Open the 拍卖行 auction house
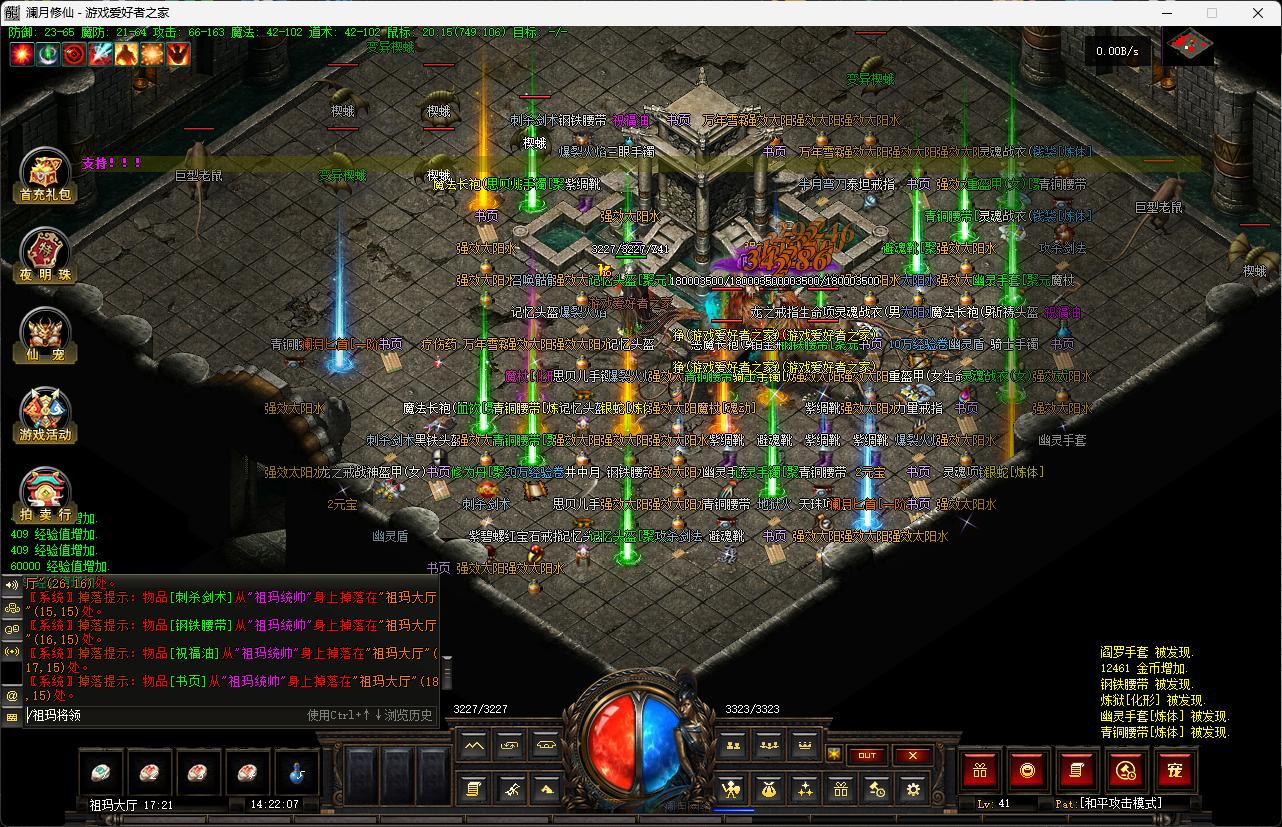 pyautogui.click(x=45, y=494)
